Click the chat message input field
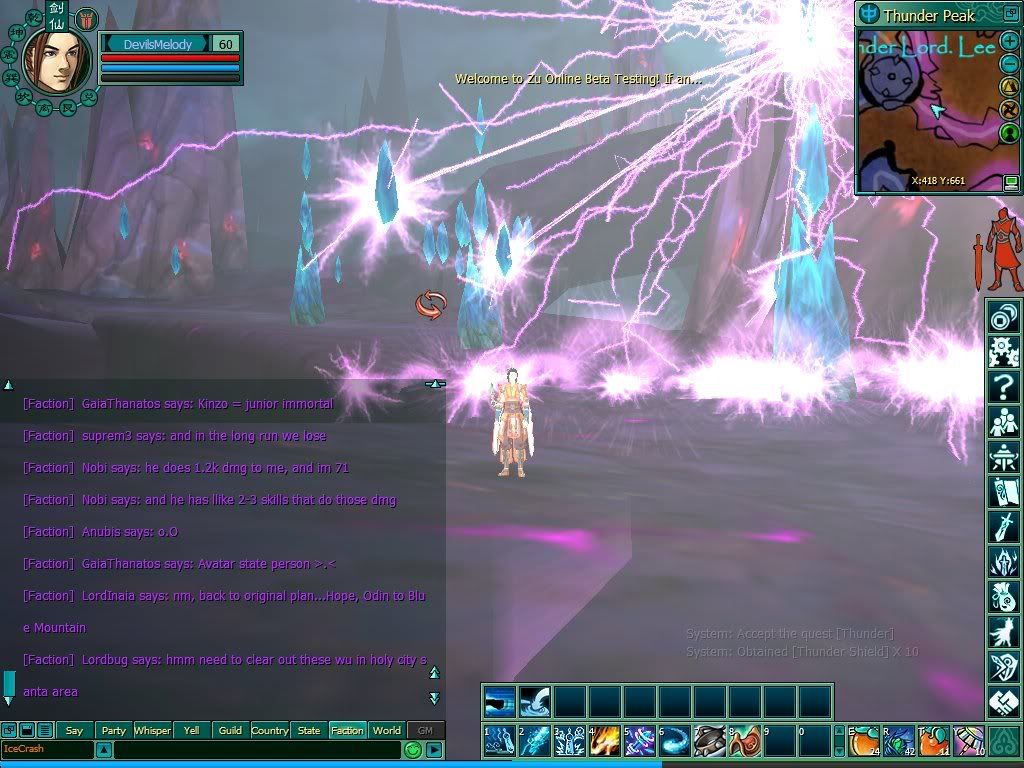 [256, 749]
